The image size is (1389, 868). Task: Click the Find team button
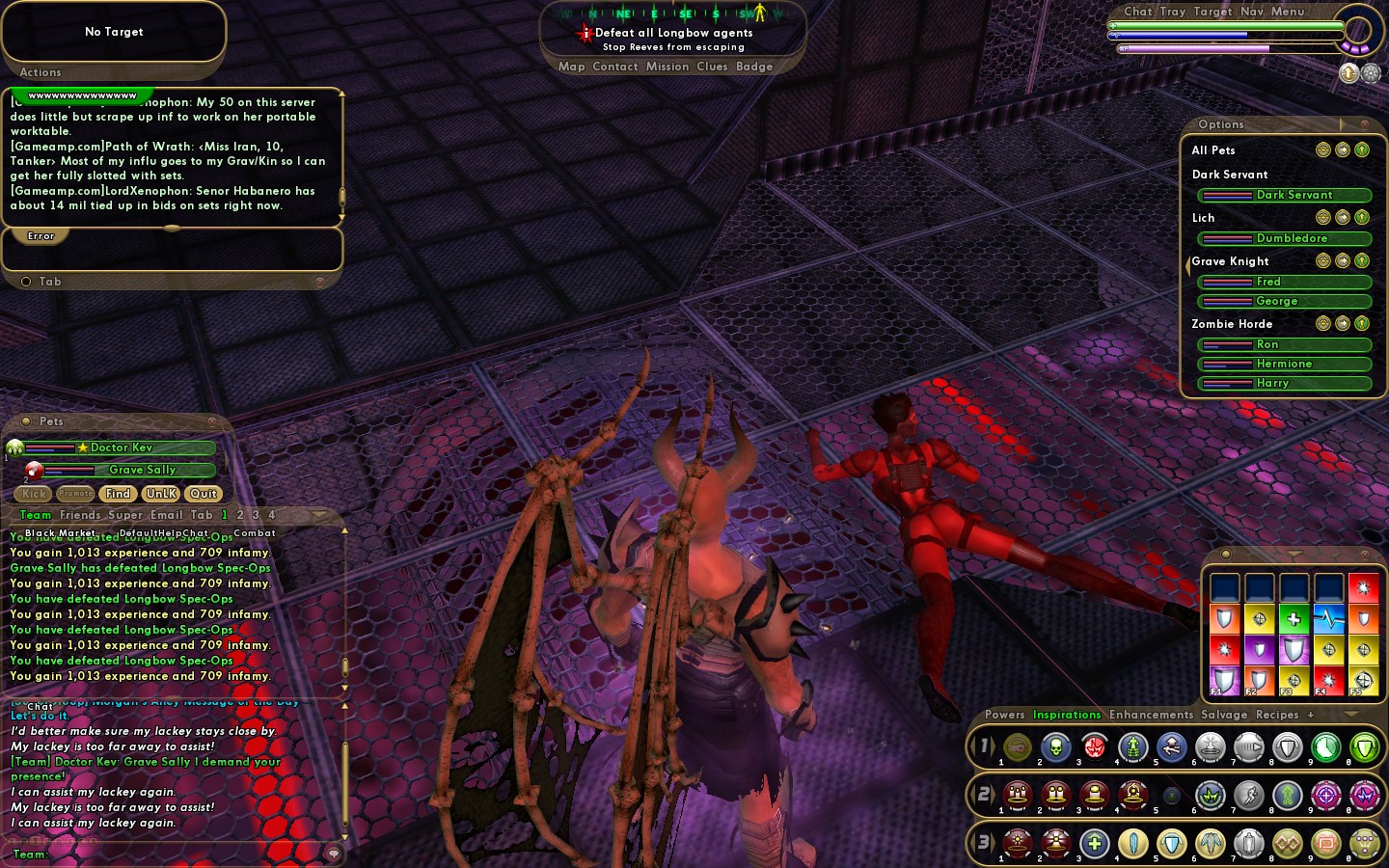118,494
